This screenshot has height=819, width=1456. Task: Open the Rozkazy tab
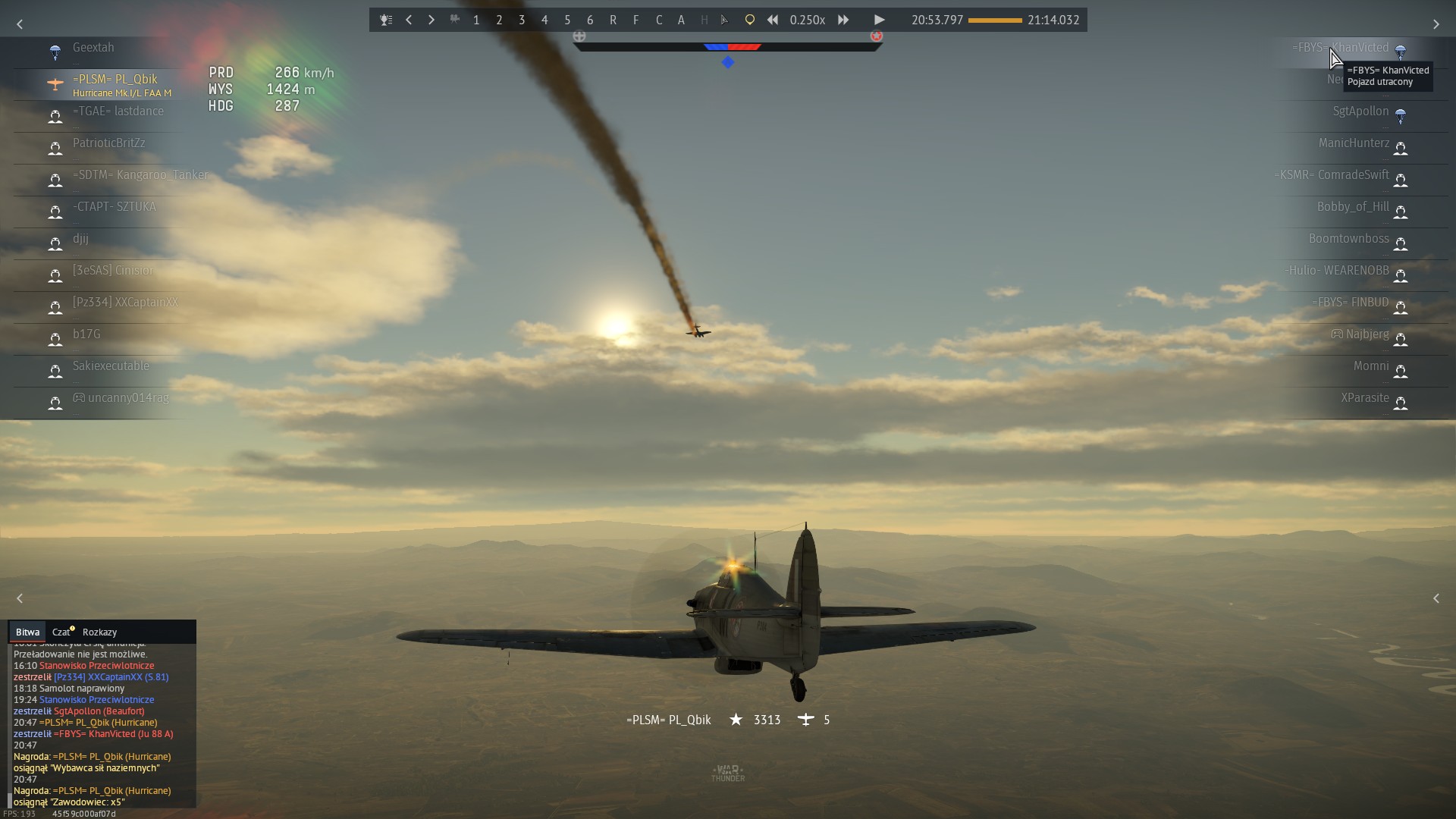point(99,632)
